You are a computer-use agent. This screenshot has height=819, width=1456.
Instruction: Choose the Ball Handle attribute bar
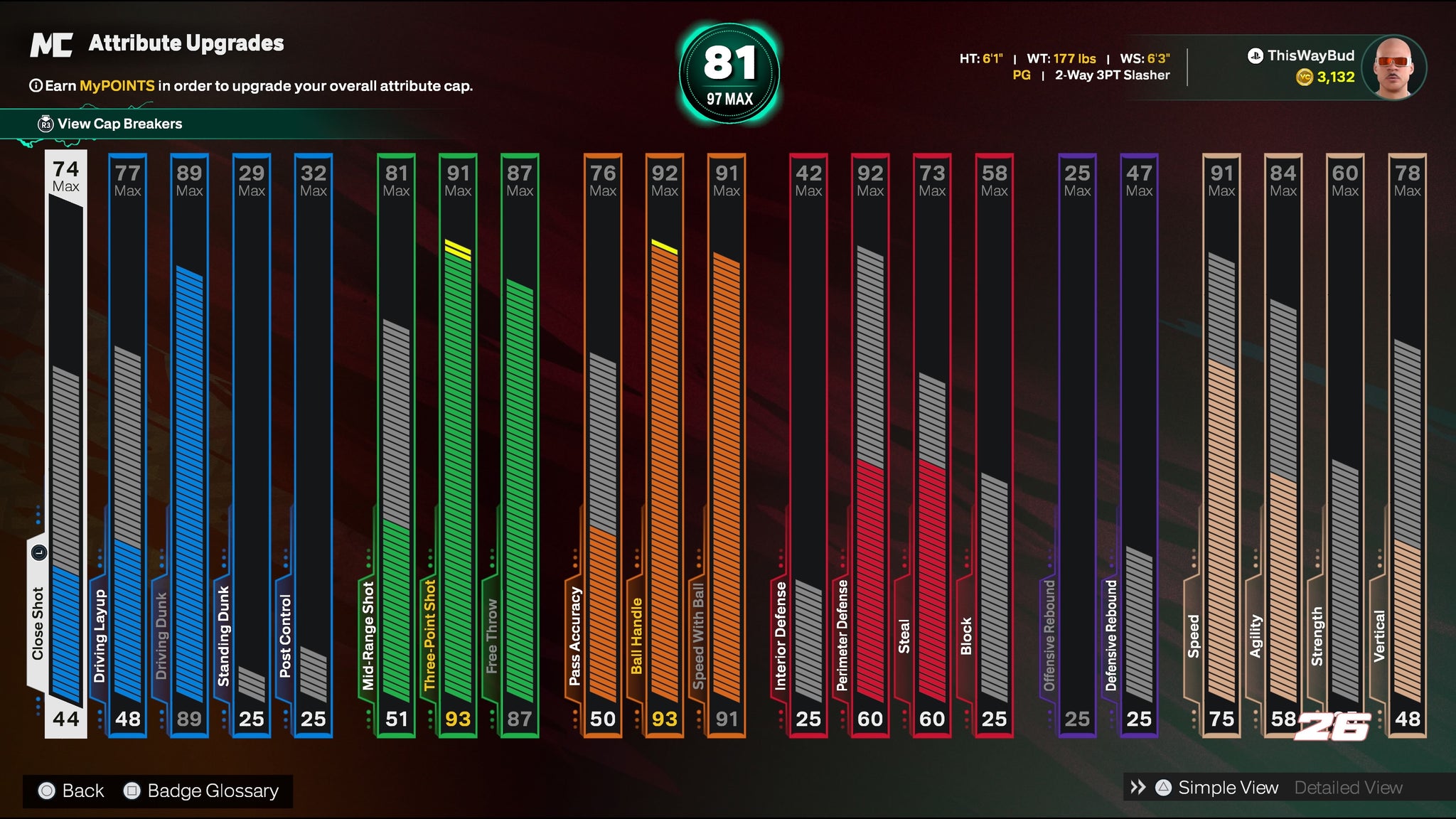[665, 444]
